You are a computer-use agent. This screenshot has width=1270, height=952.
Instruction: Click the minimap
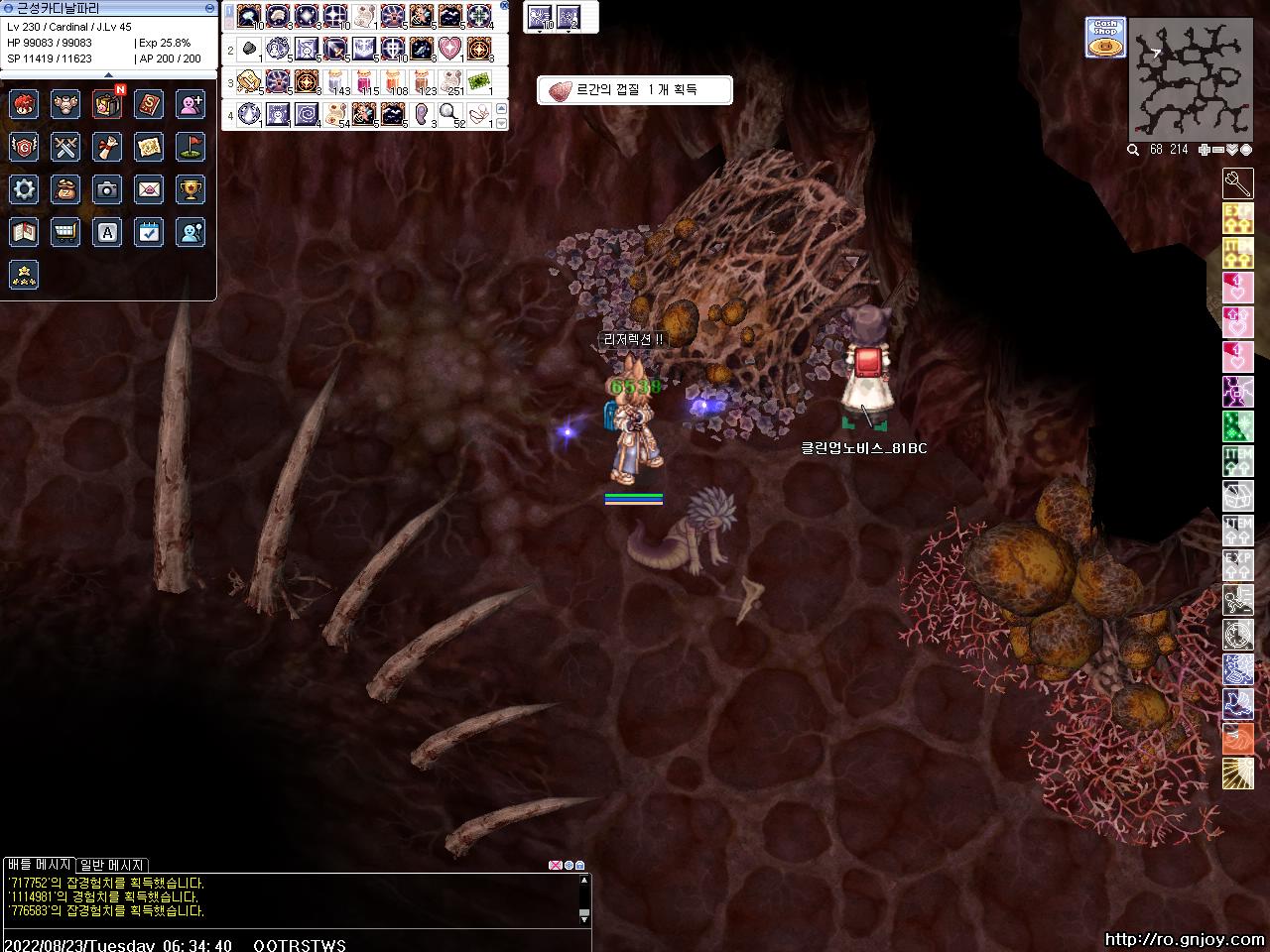tap(1190, 78)
